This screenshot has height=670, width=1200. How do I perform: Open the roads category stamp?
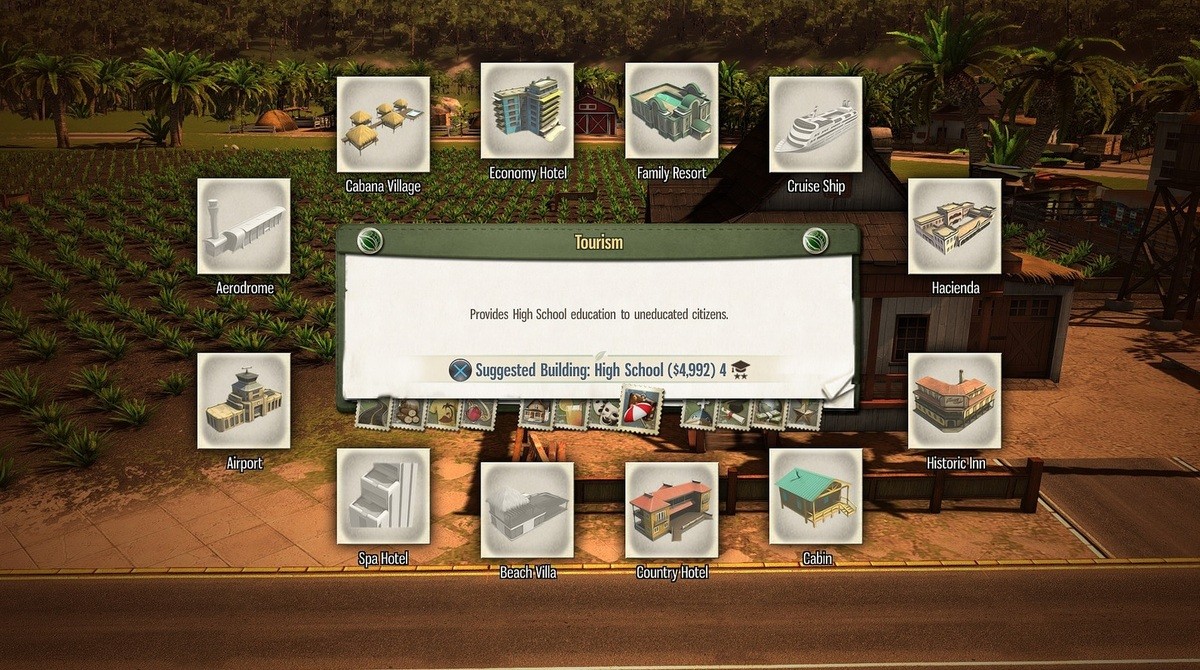[375, 412]
